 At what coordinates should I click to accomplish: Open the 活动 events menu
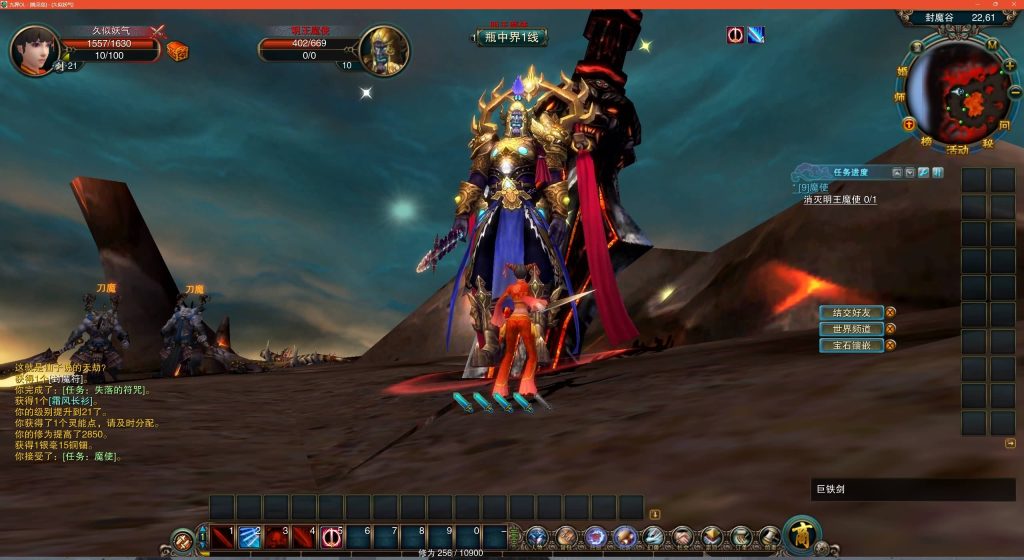[x=957, y=150]
